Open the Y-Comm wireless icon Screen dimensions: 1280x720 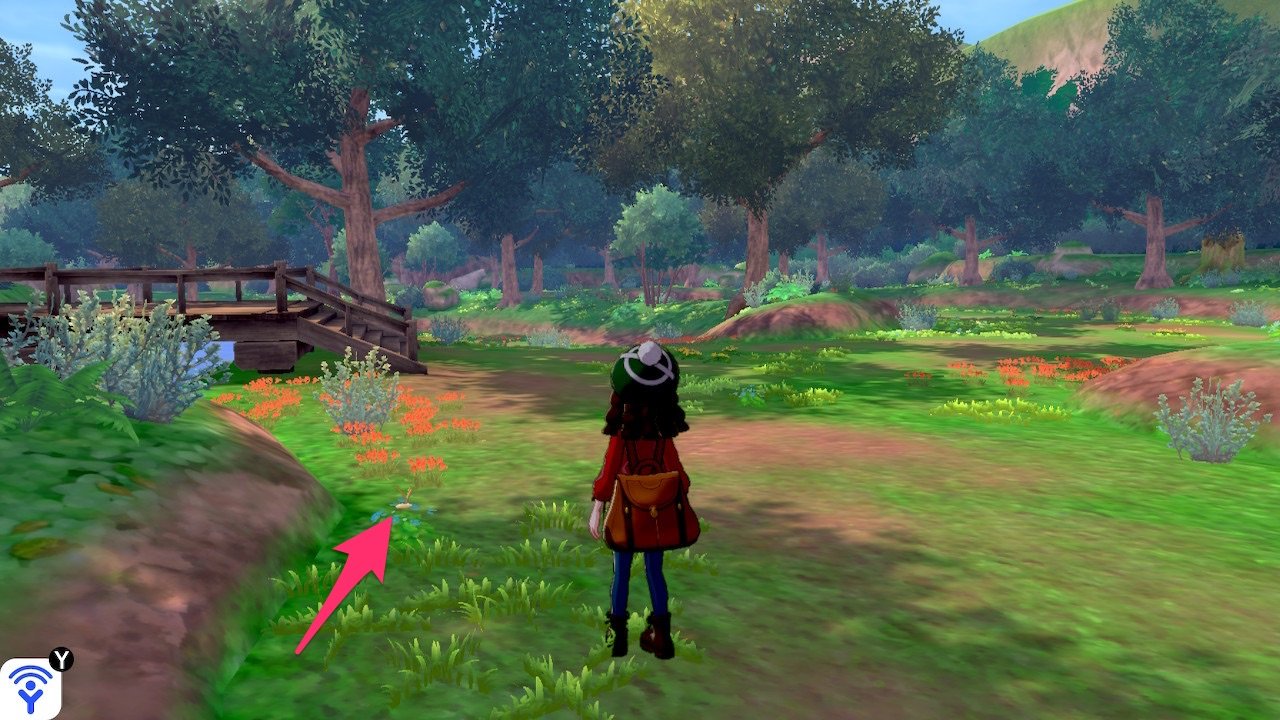(x=30, y=687)
